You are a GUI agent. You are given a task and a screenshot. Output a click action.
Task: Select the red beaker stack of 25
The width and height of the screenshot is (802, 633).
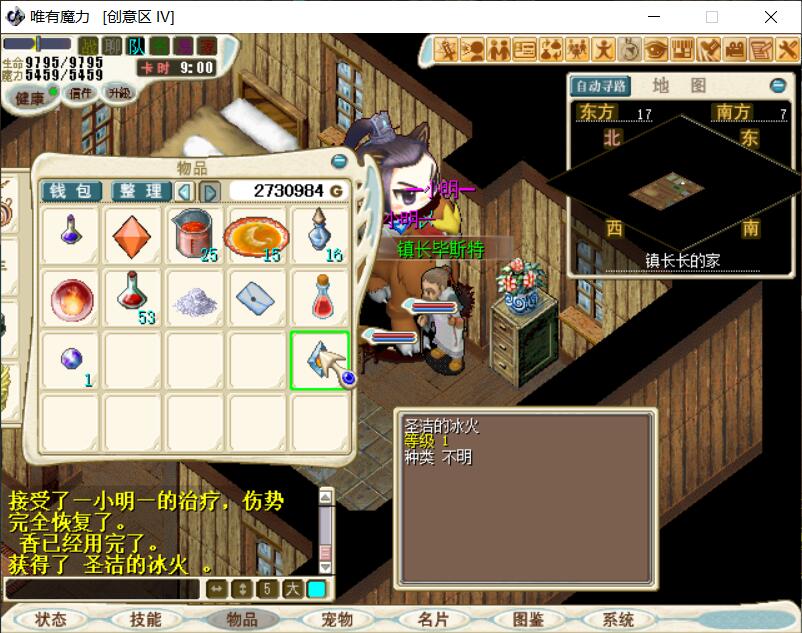pyautogui.click(x=194, y=237)
